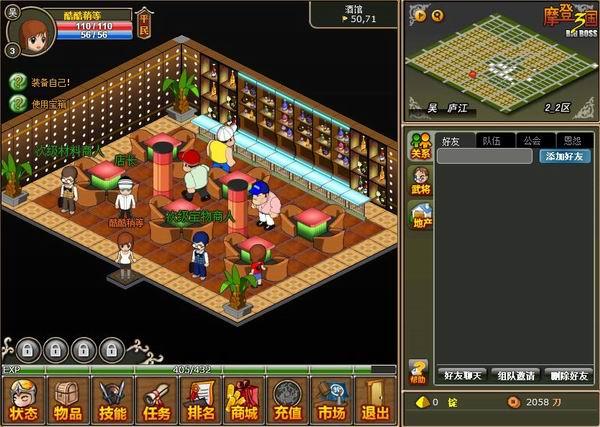Open the 技能 skills menu
The image size is (600, 427).
point(112,401)
